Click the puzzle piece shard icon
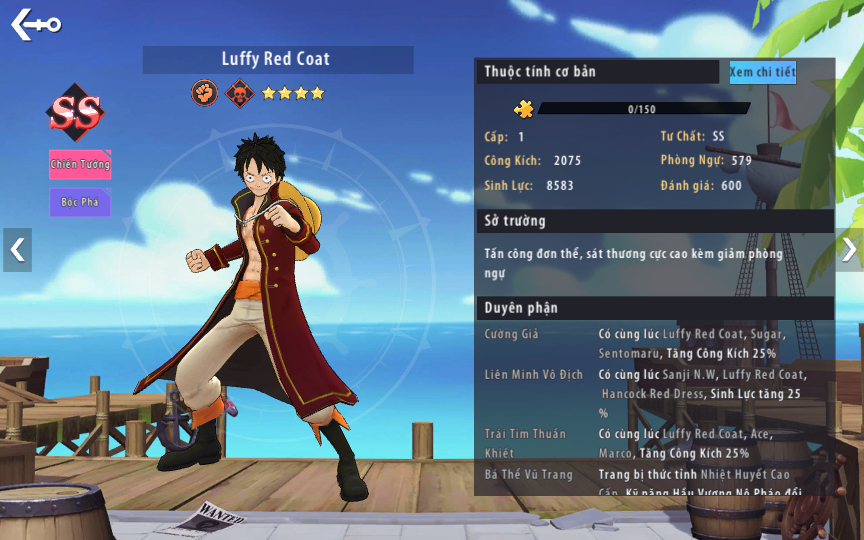 coord(523,109)
